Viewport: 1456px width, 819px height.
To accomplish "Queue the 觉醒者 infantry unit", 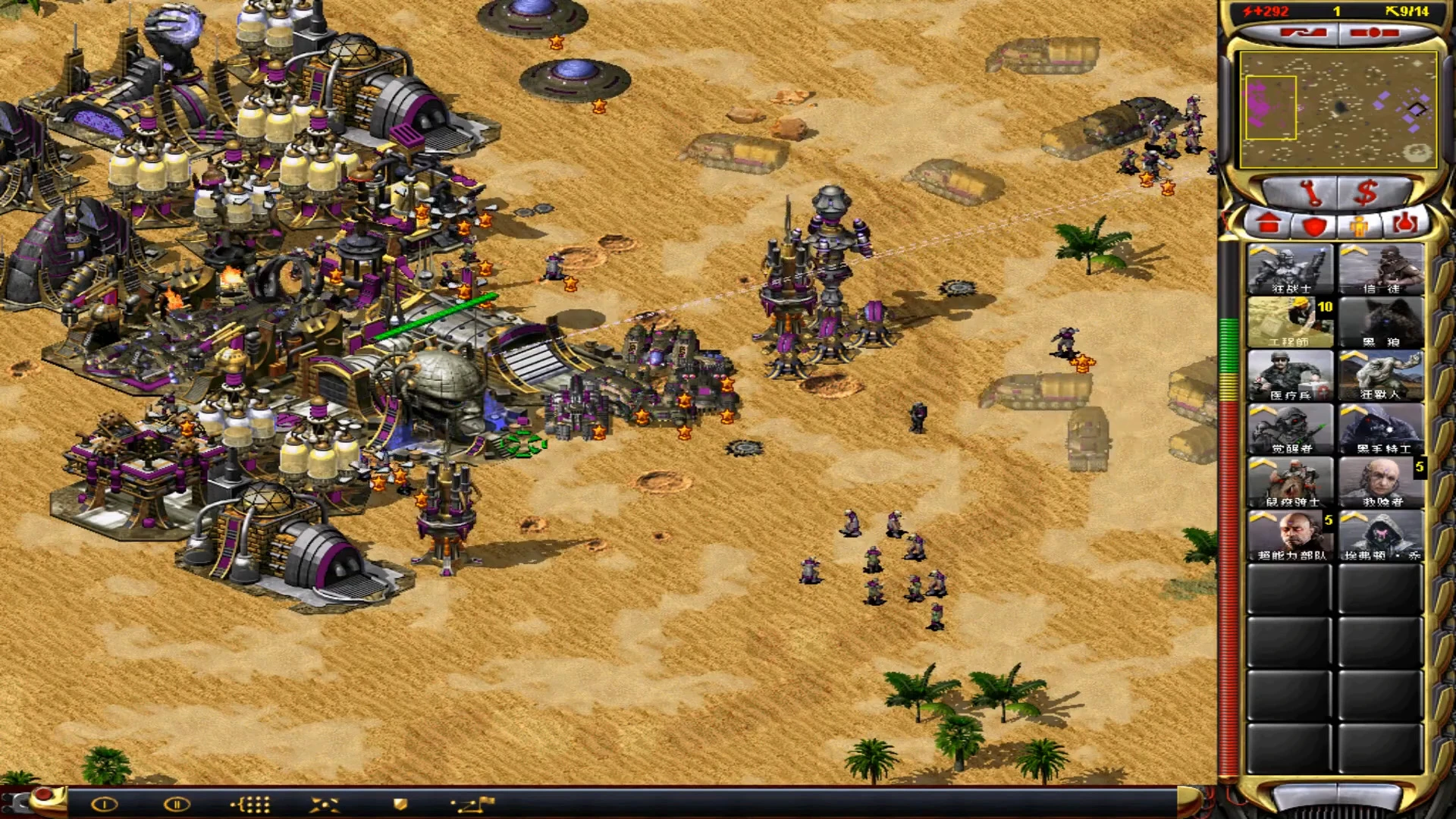I will point(1290,429).
